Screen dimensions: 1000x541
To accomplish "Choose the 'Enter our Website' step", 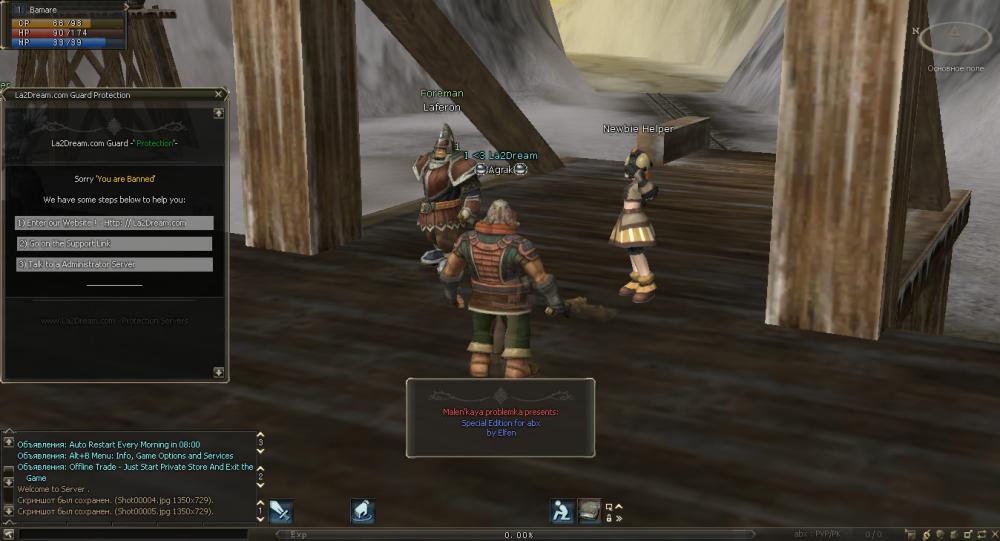I will point(114,223).
